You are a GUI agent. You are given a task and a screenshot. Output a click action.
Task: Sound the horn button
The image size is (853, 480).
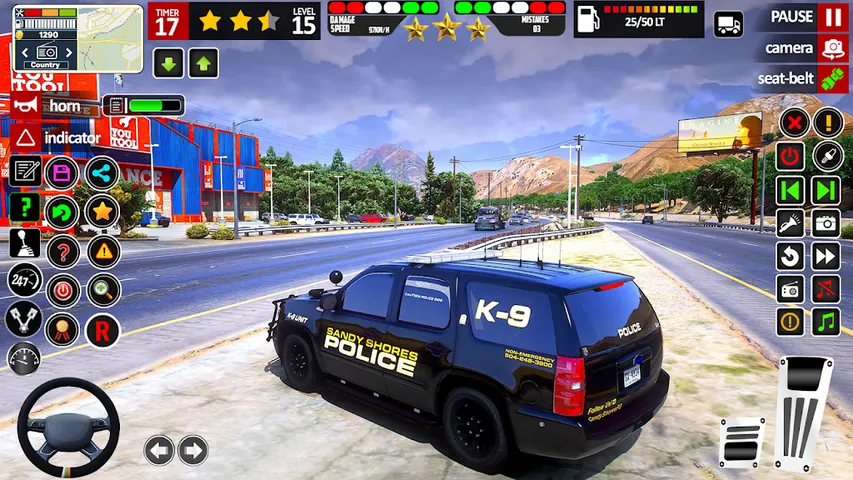click(x=28, y=105)
